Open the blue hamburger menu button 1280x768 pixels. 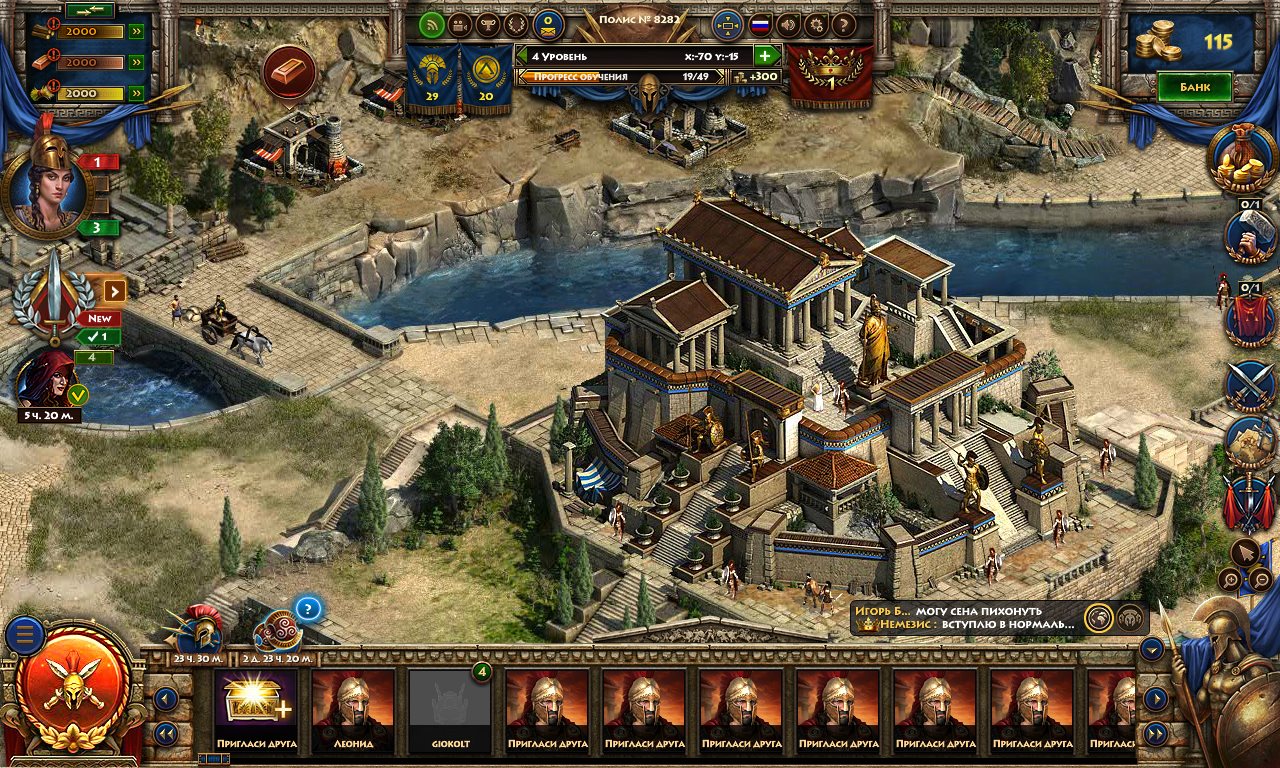tap(24, 635)
